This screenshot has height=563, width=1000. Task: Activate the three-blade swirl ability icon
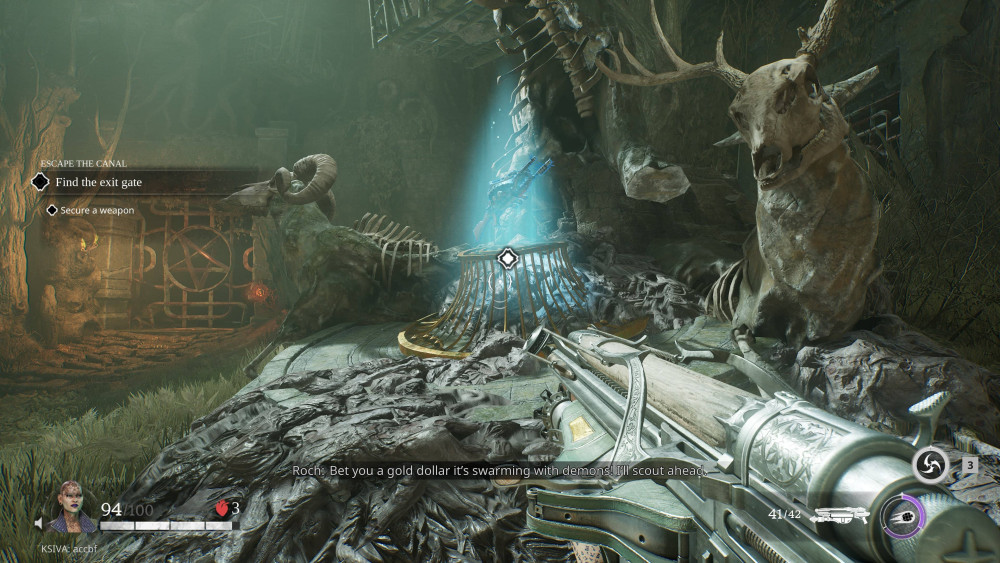[930, 465]
